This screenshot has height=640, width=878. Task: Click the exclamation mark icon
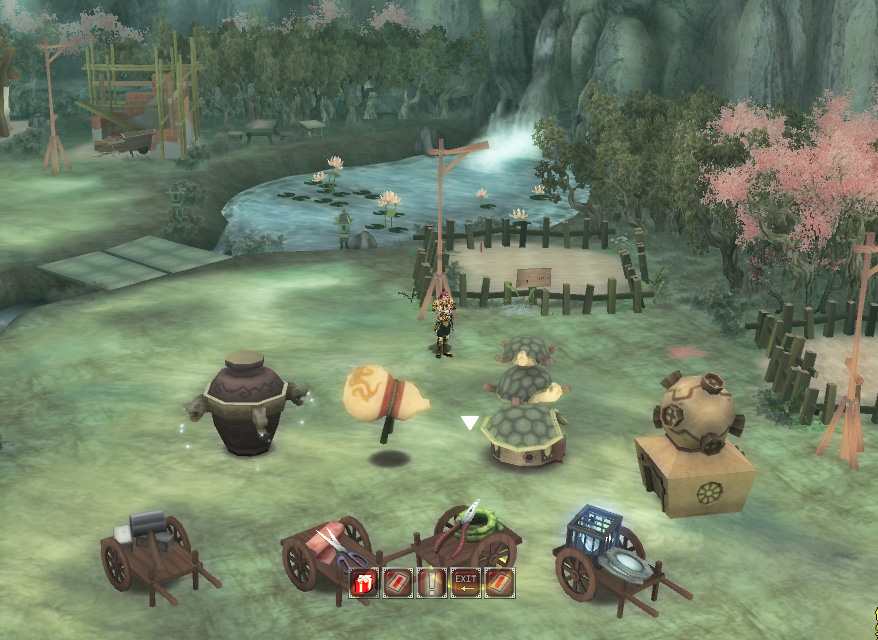(431, 582)
